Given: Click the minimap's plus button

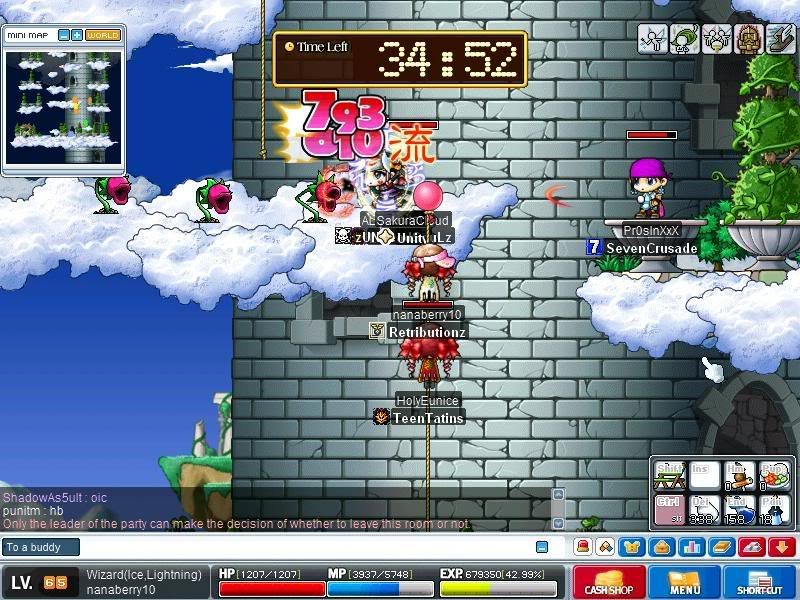Looking at the screenshot, I should click(77, 35).
